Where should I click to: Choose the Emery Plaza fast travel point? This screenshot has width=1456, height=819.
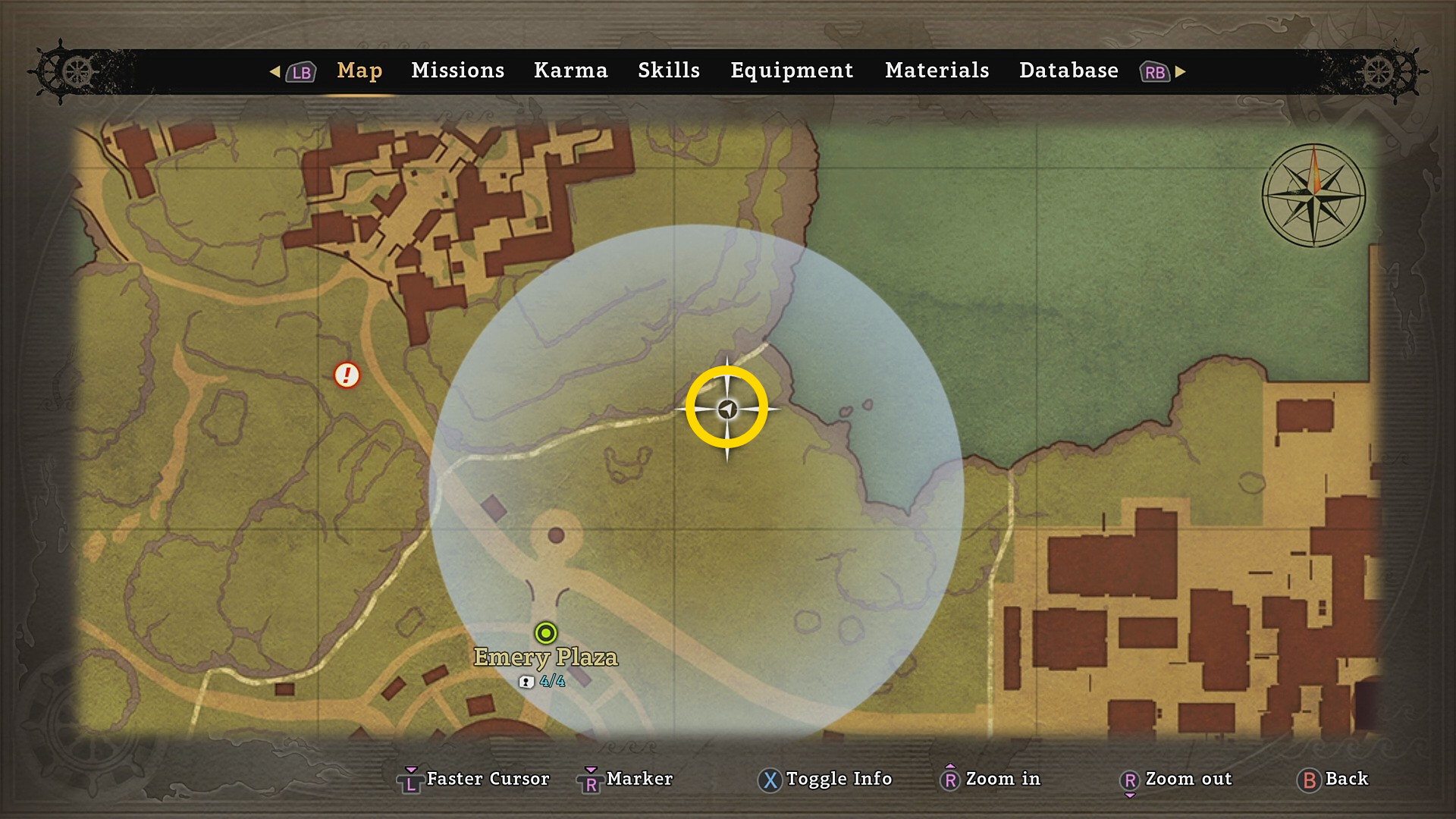[x=546, y=632]
